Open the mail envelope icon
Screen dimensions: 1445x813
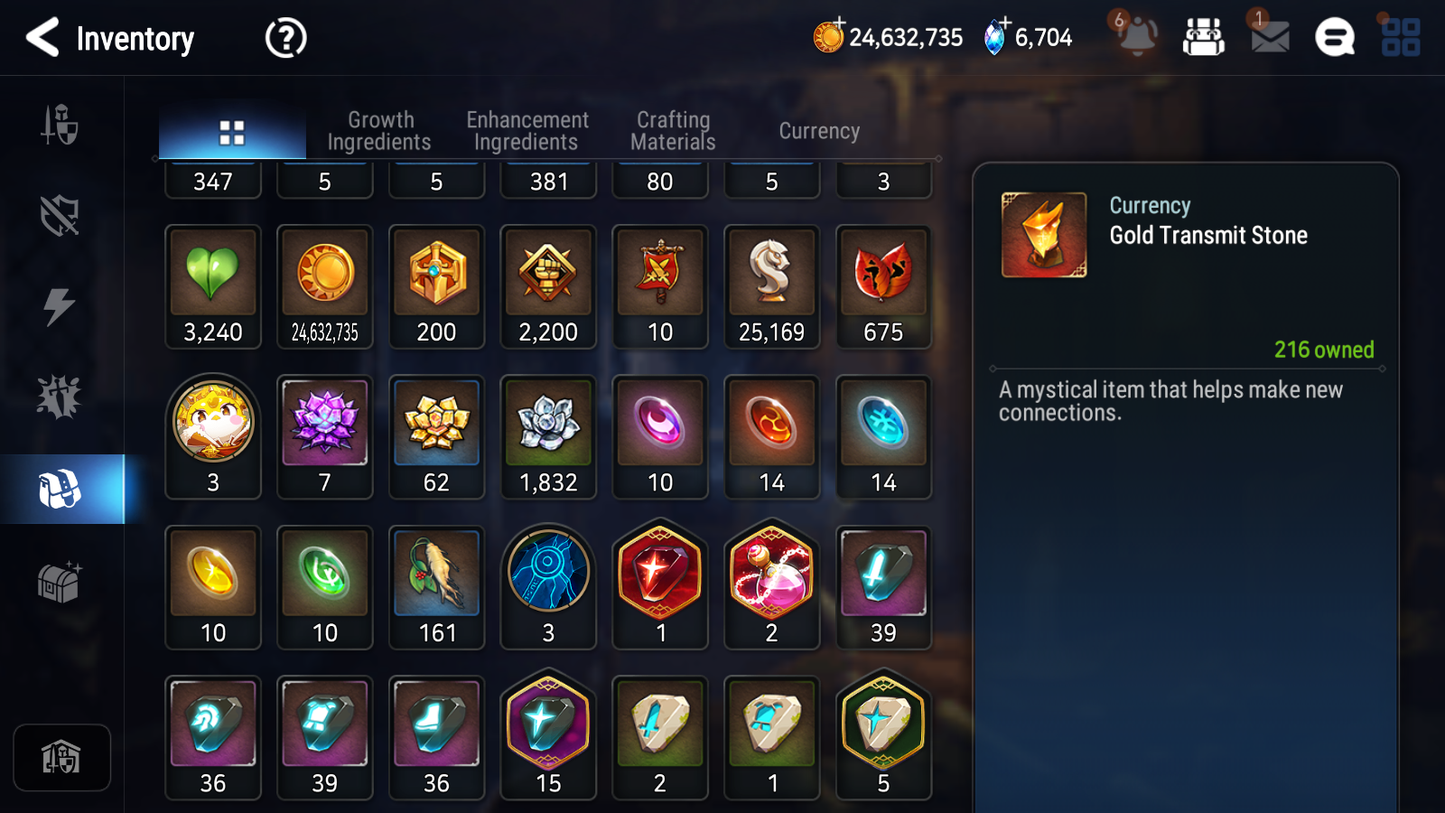(x=1268, y=37)
